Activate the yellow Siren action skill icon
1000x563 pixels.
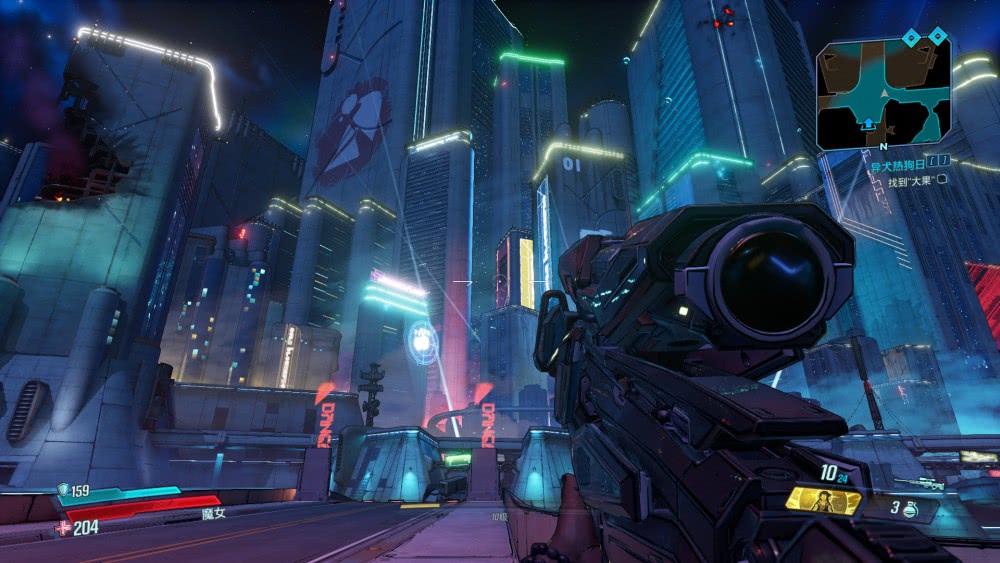tap(823, 500)
